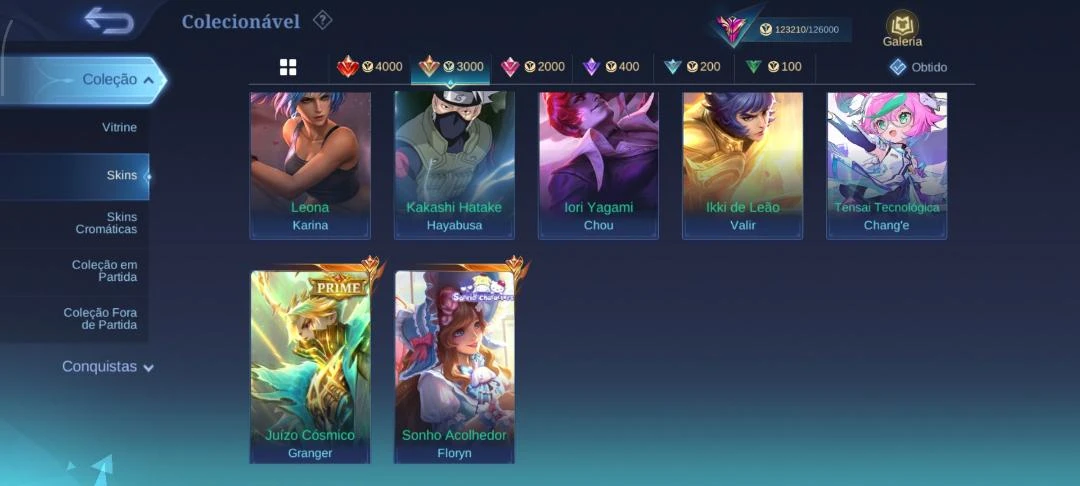Show all skins with grid filter
The image size is (1080, 486).
288,67
